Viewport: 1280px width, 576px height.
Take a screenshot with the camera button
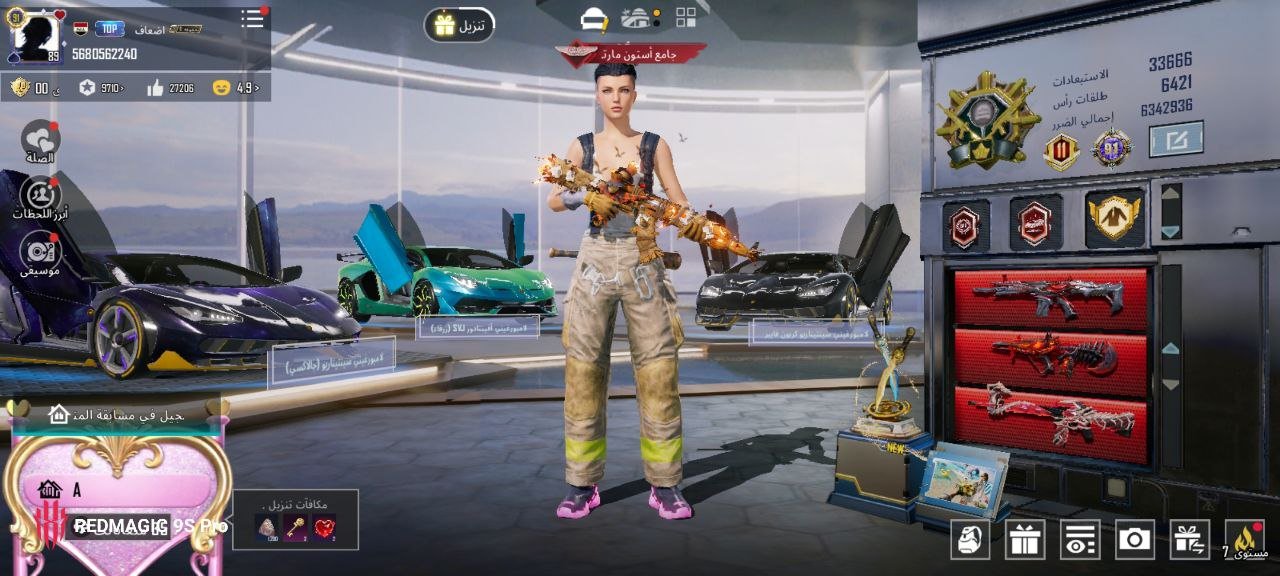pyautogui.click(x=1134, y=540)
